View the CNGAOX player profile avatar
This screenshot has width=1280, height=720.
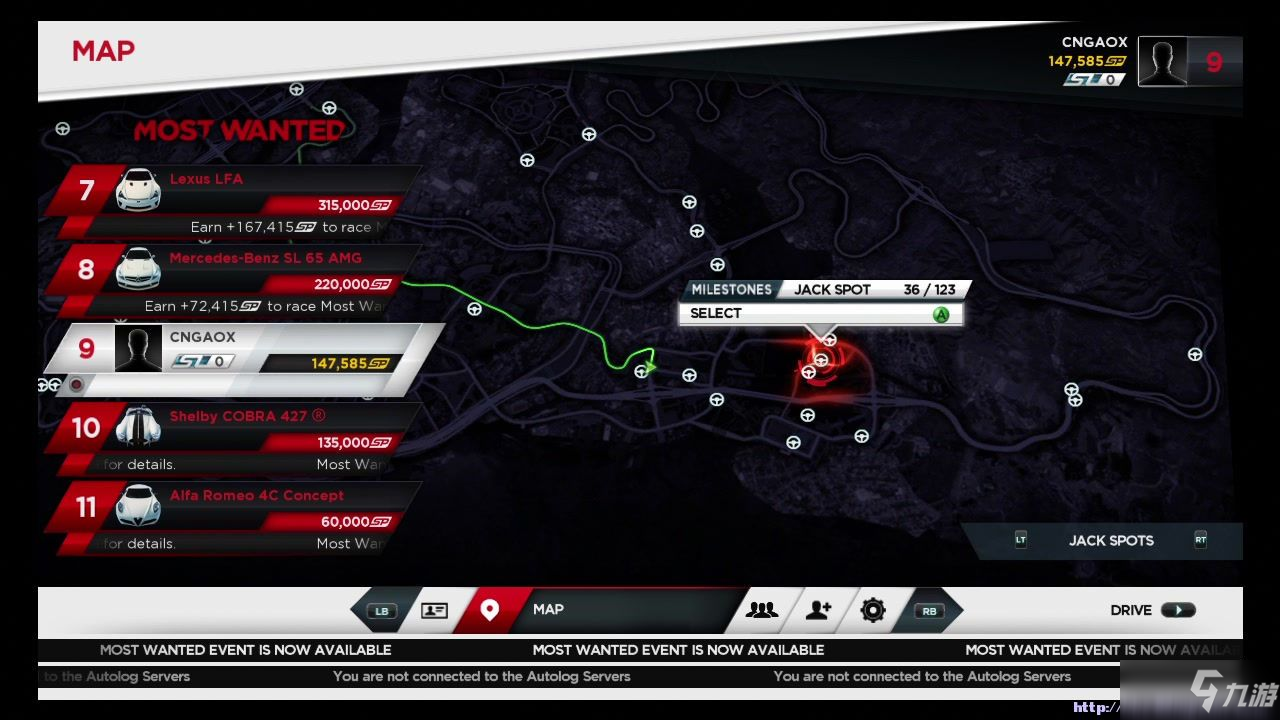coord(1162,62)
